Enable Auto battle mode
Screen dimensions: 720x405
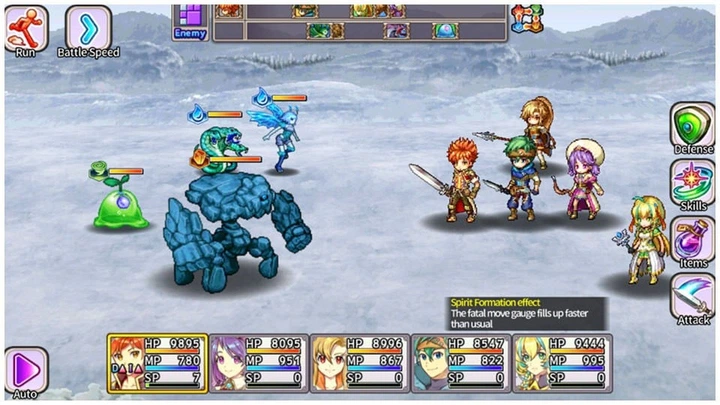(26, 368)
